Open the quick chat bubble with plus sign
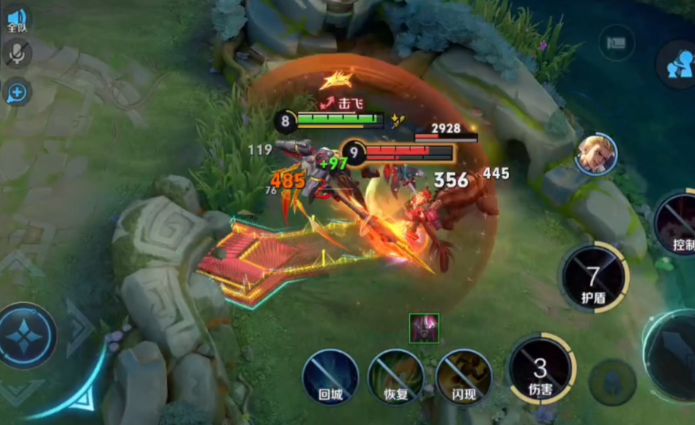 17,93
